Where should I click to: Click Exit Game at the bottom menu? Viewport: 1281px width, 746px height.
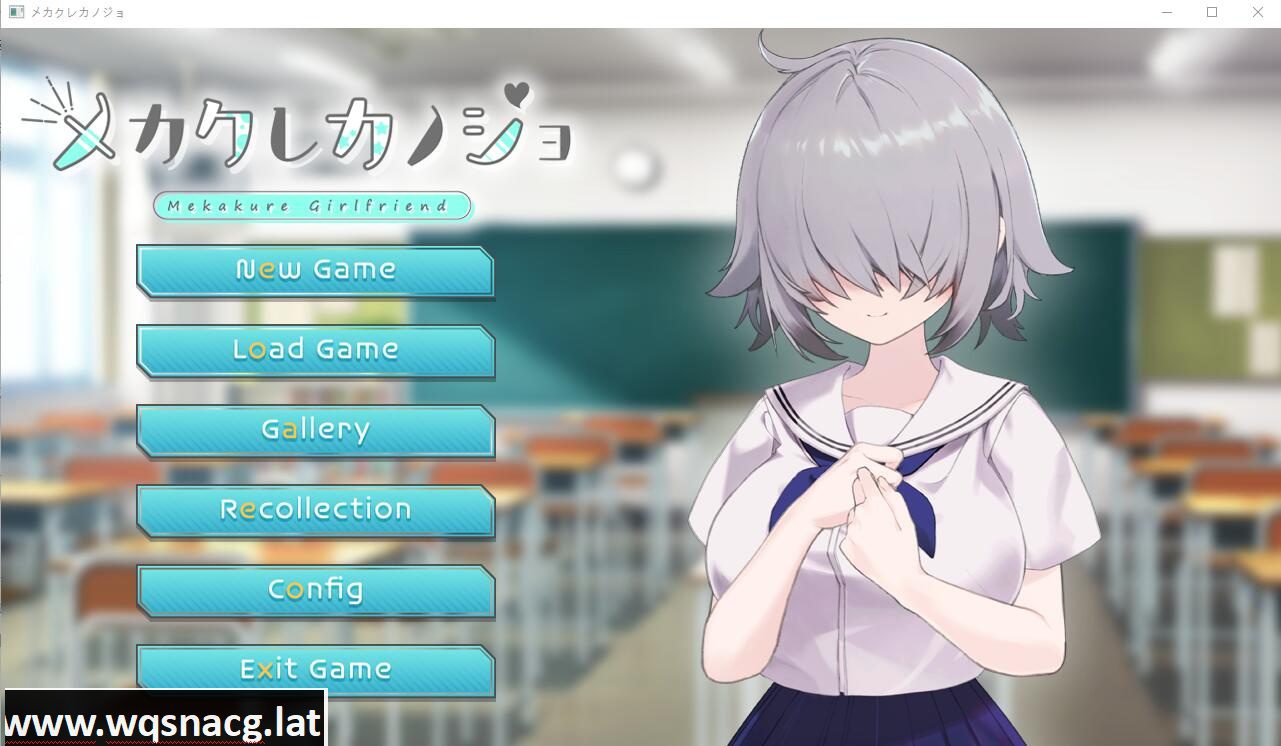[315, 669]
